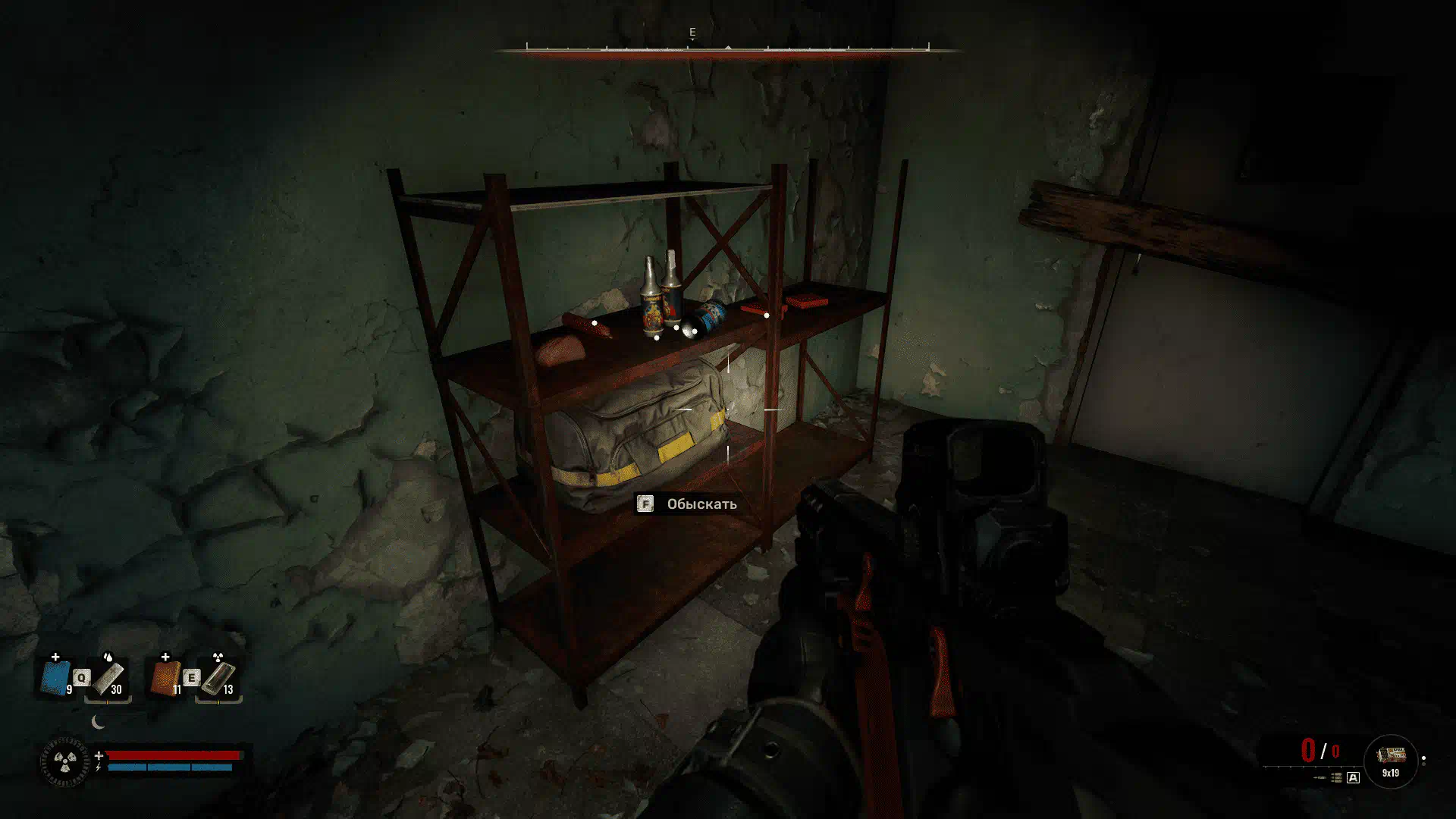
Task: Use the bandage quick slot with 30
Action: point(108,678)
